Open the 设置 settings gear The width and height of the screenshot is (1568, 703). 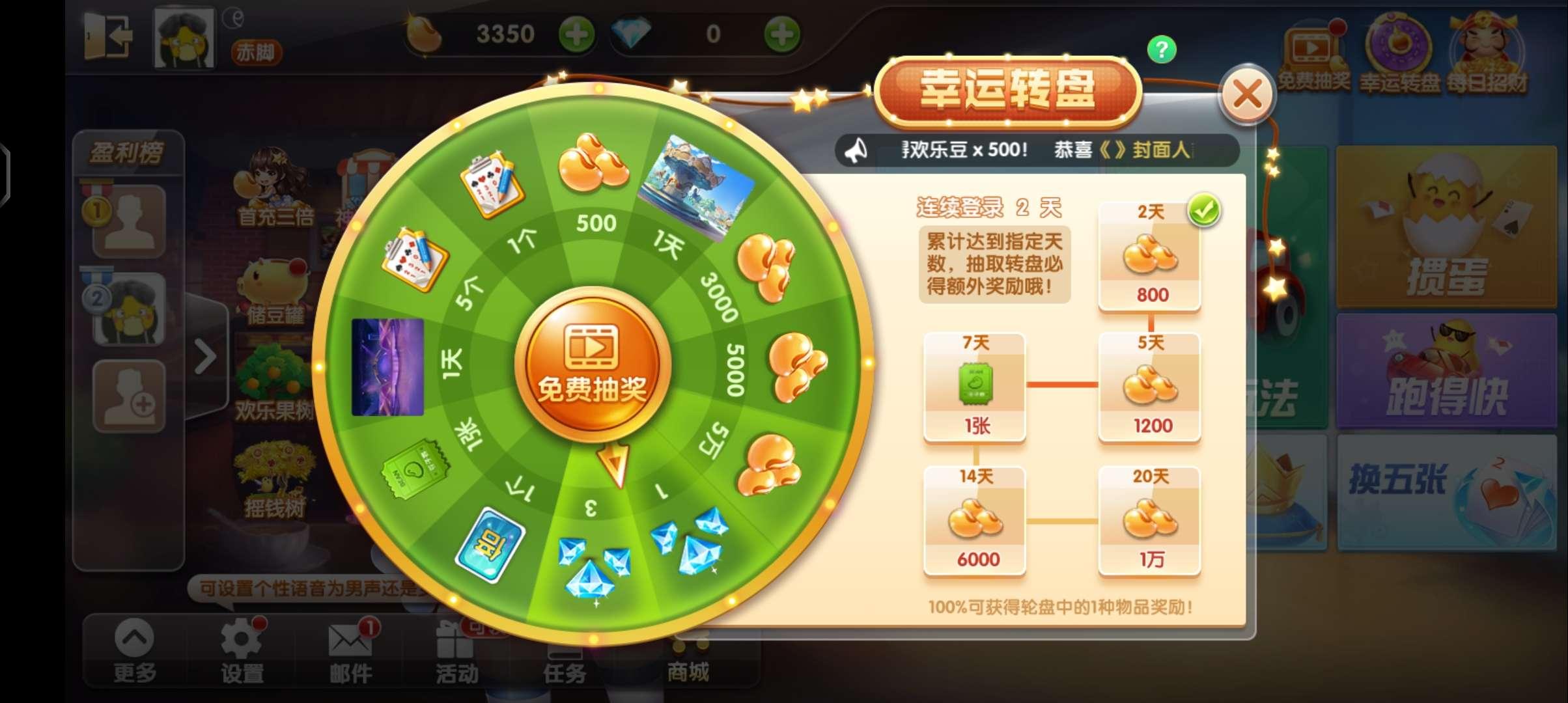coord(242,651)
